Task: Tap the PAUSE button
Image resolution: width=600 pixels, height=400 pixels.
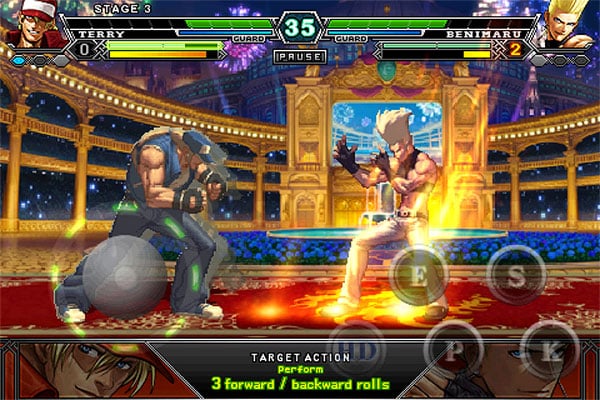Action: 299,57
